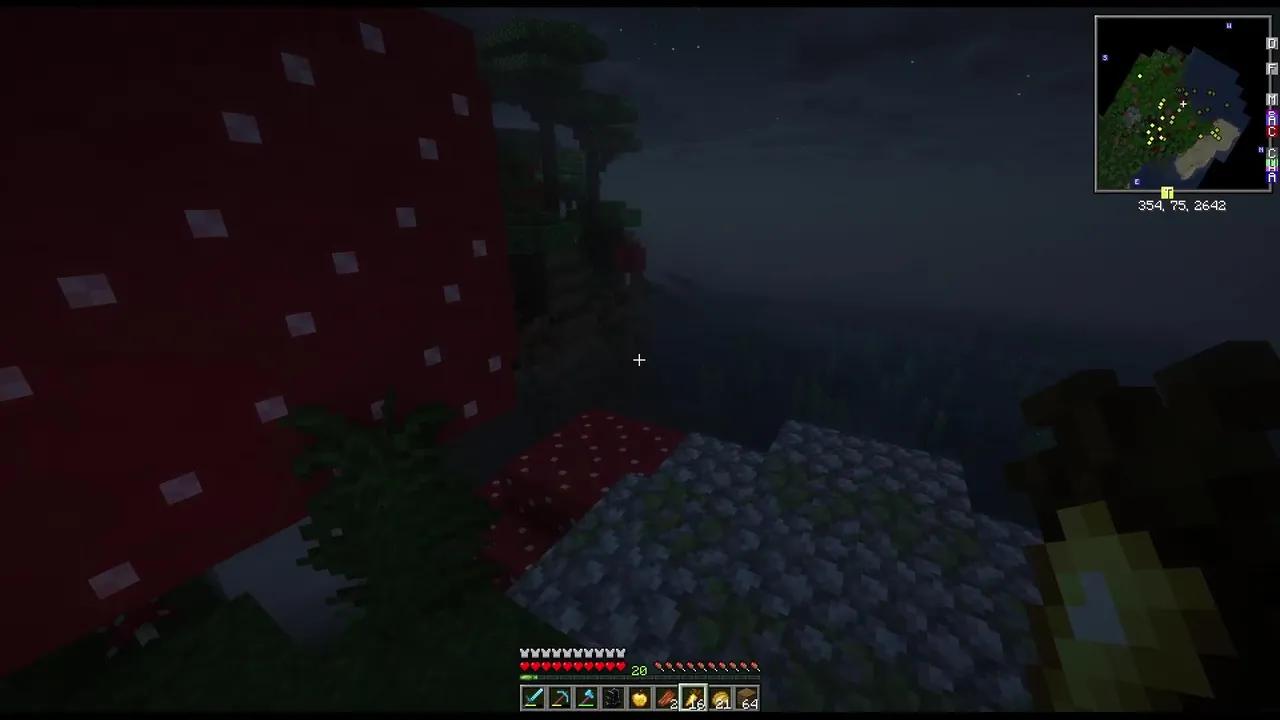Select the diamond sword in the first hotbar slot
The width and height of the screenshot is (1280, 720).
coord(533,697)
